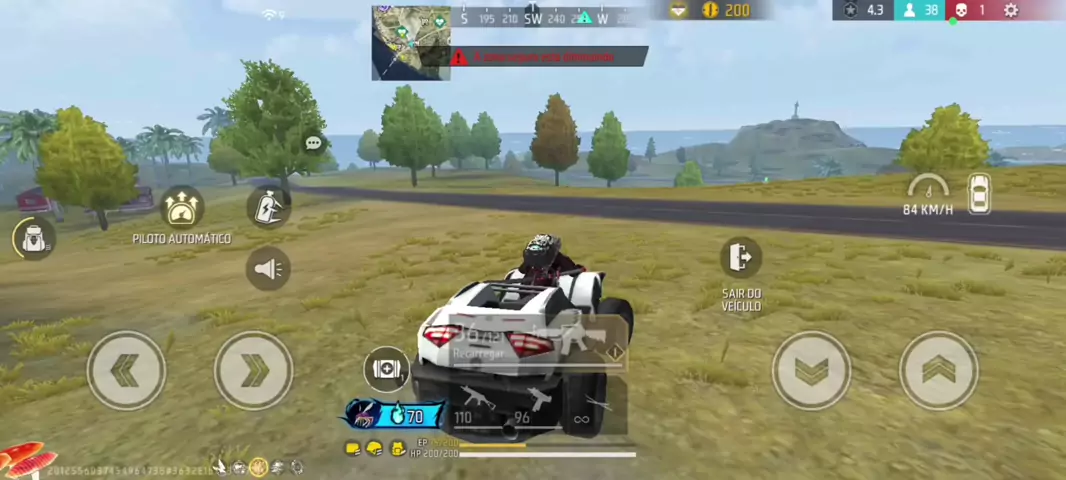Steer right with the right arrow button
The width and height of the screenshot is (1066, 480).
click(x=254, y=370)
